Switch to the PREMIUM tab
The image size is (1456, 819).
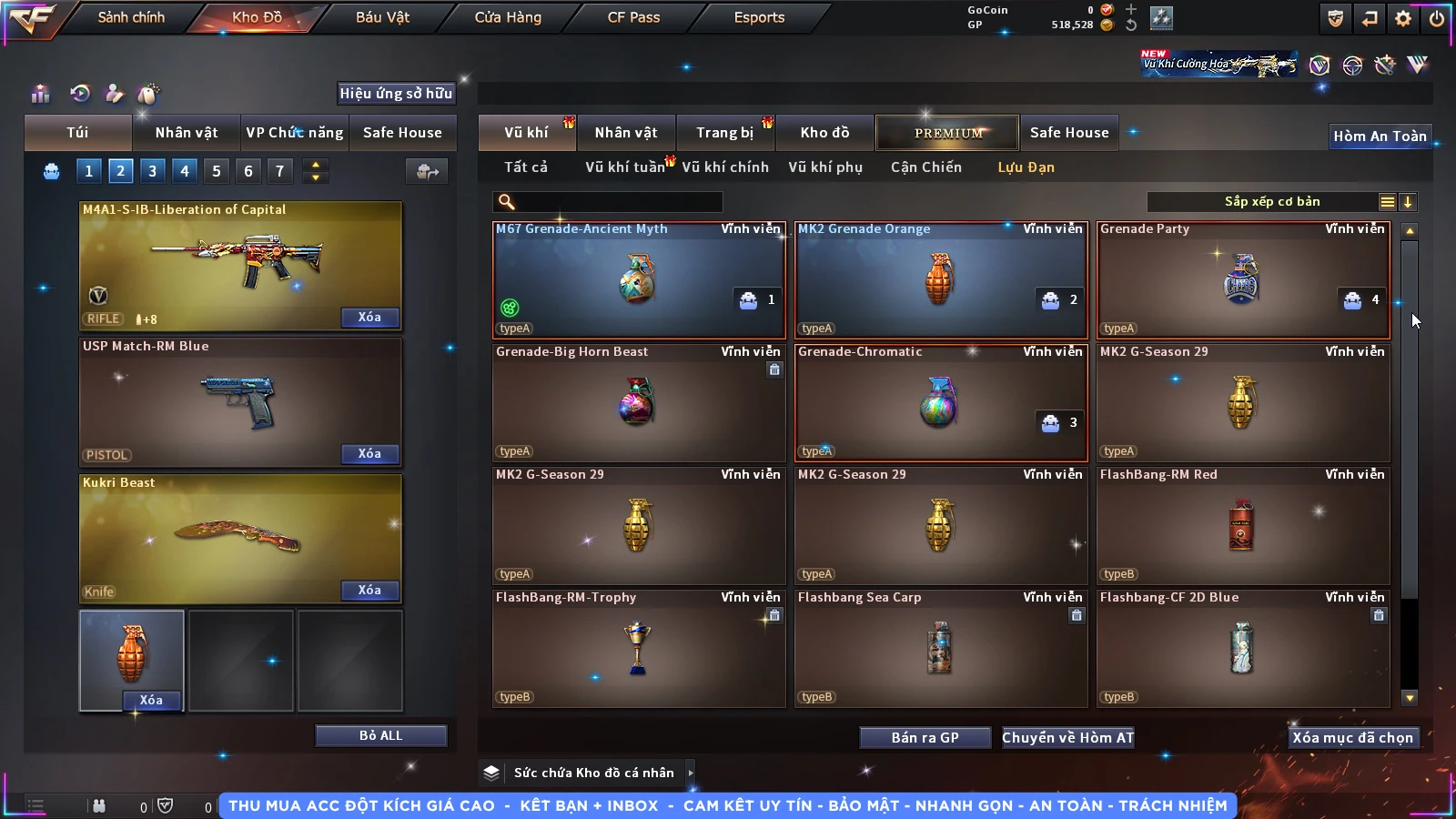point(948,133)
